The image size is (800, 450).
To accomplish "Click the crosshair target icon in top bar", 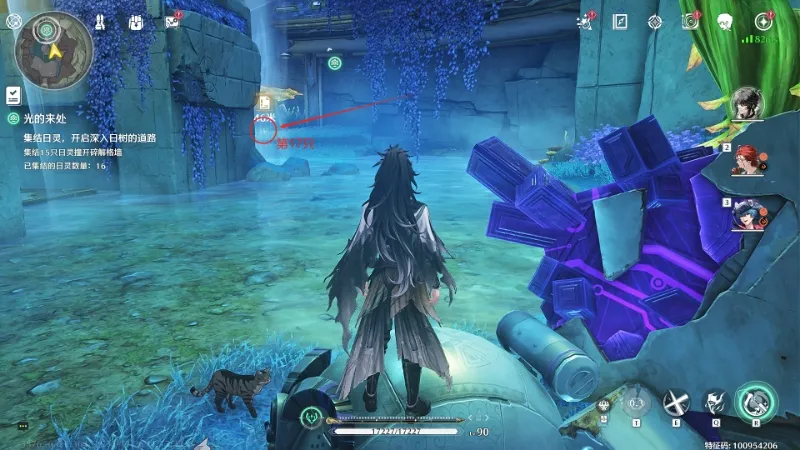I will click(654, 21).
